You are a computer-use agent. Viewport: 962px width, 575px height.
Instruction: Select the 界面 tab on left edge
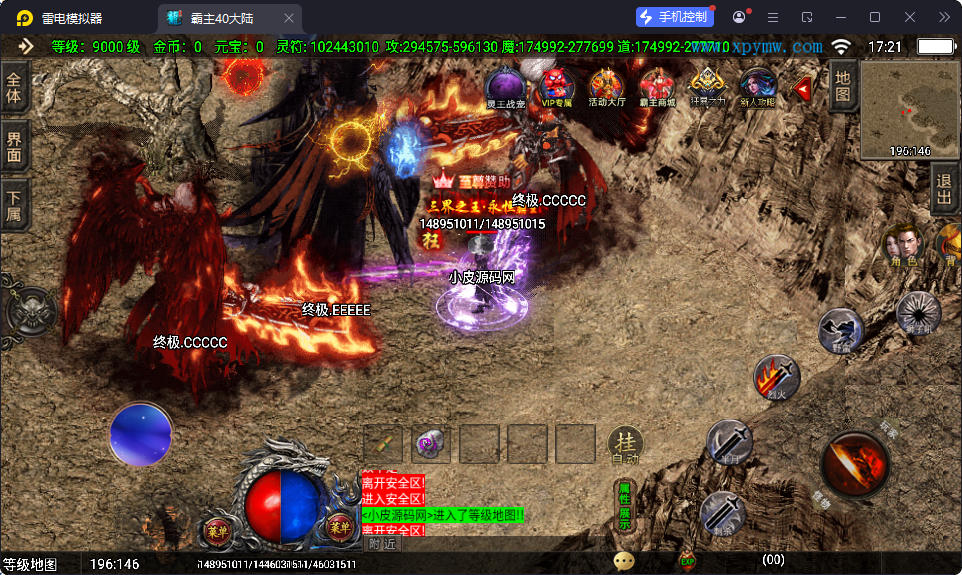tap(14, 147)
